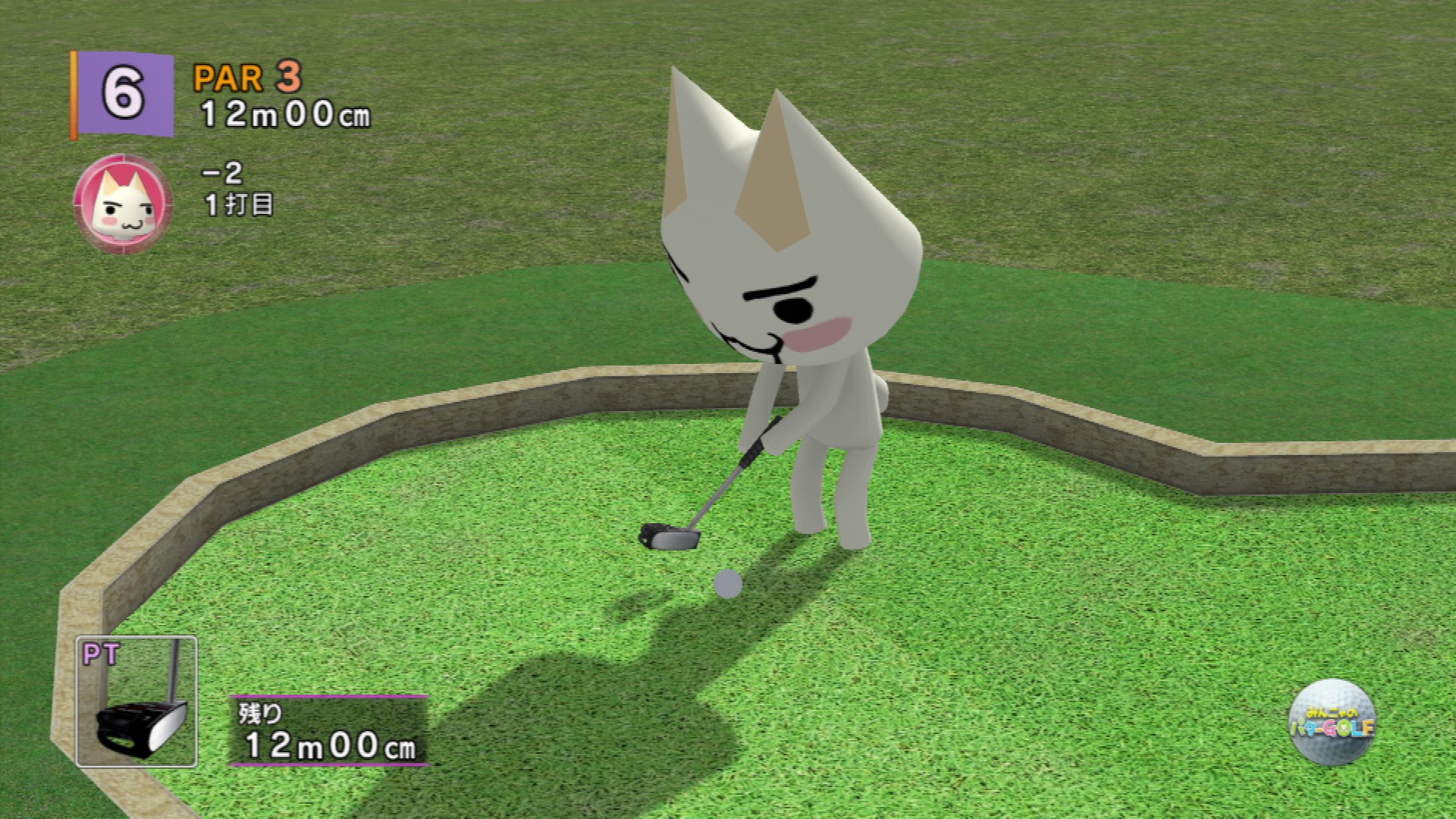The width and height of the screenshot is (1456, 819).
Task: Select the PT putter club icon
Action: pyautogui.click(x=136, y=701)
